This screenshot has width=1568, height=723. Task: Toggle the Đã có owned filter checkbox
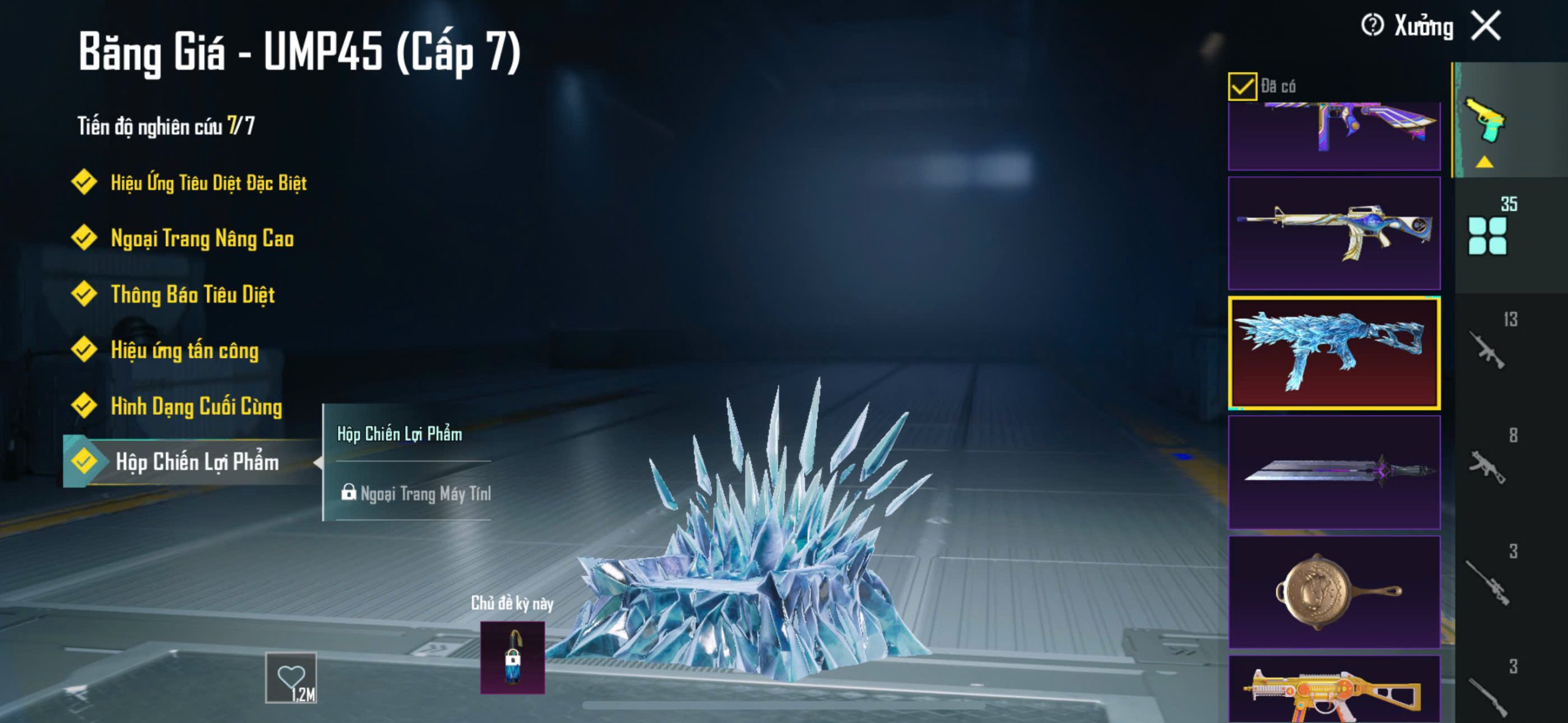[x=1242, y=86]
